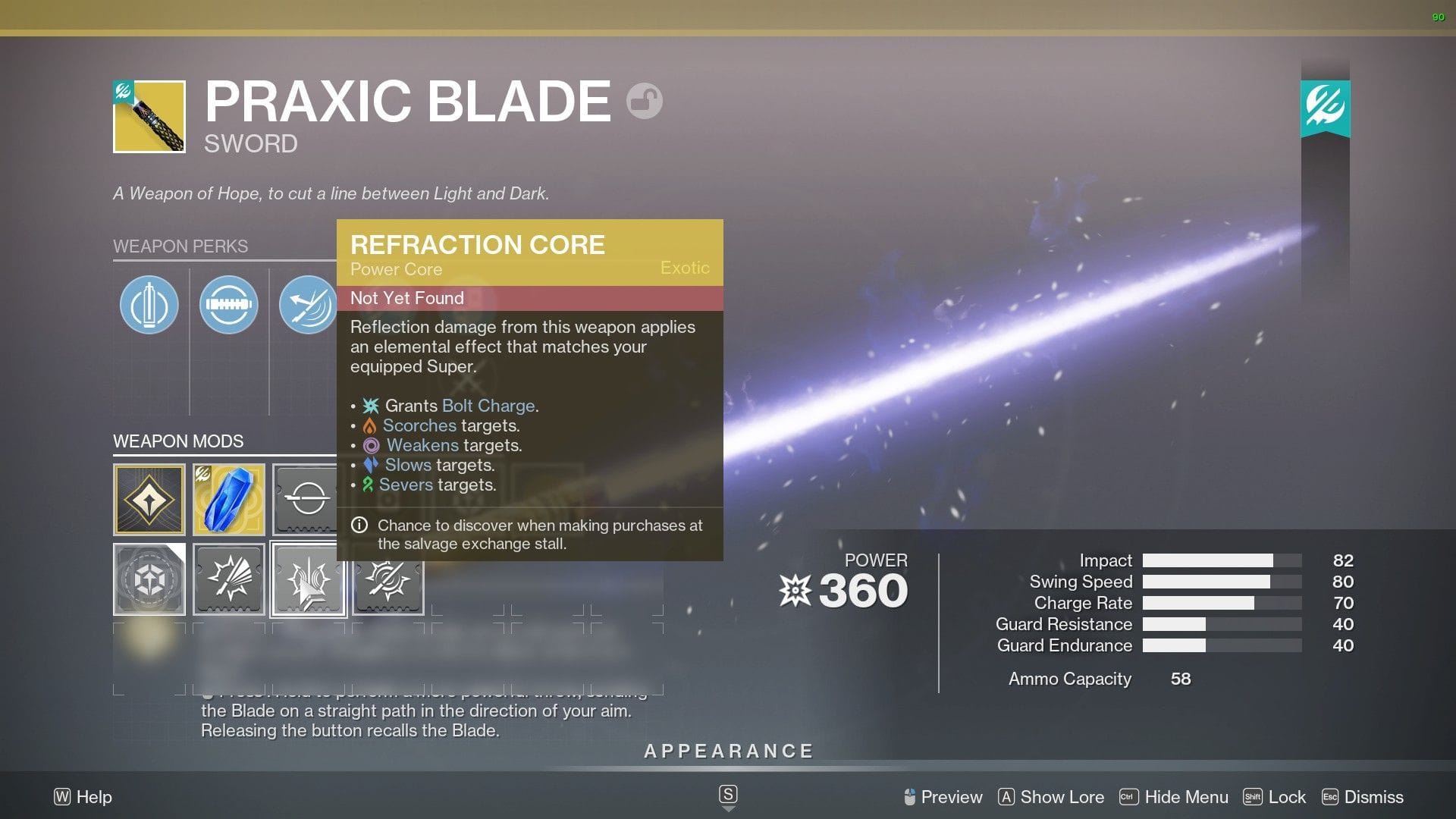Select the Weapon Perks section header

pyautogui.click(x=180, y=246)
